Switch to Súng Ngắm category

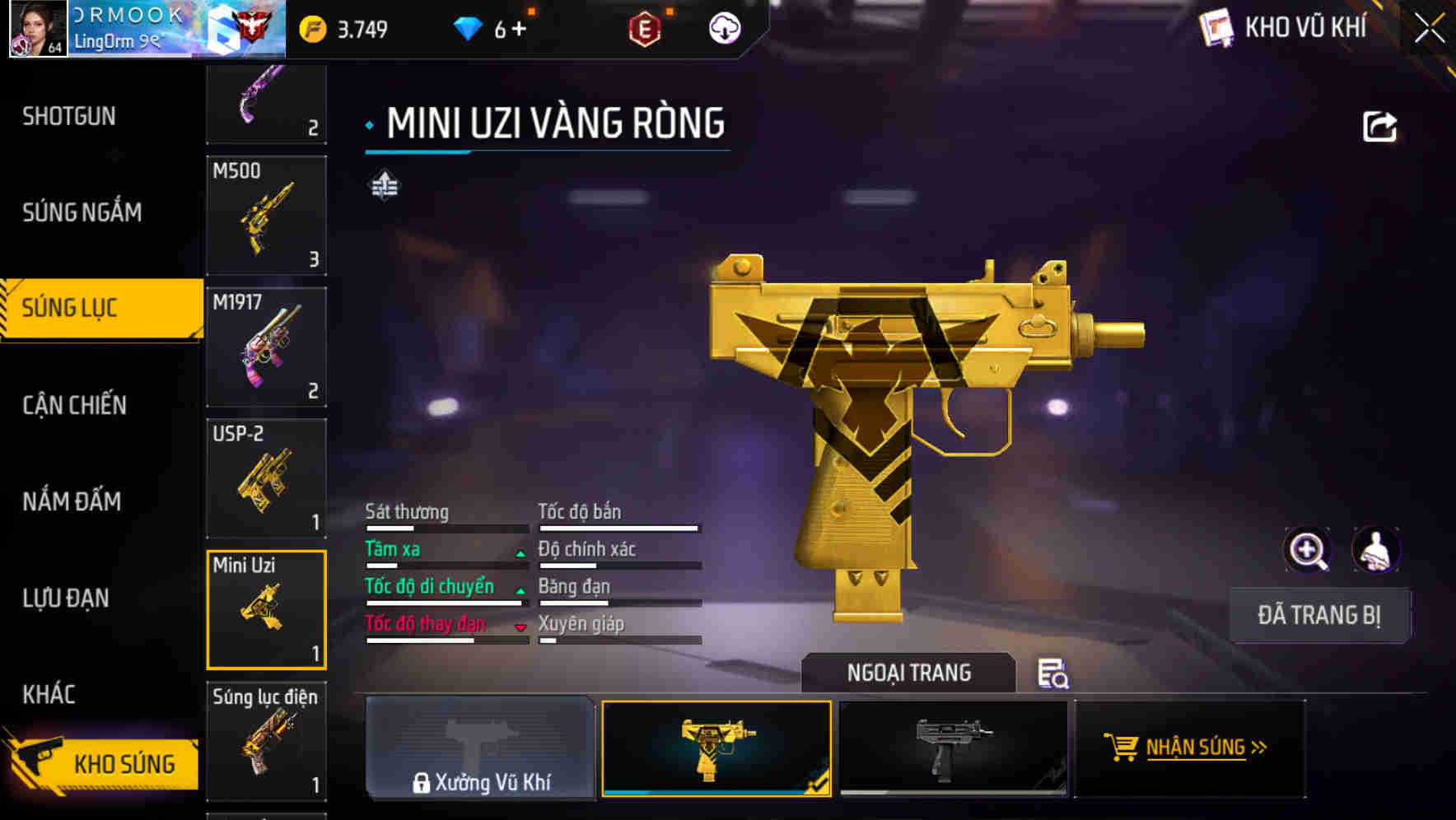[x=82, y=212]
